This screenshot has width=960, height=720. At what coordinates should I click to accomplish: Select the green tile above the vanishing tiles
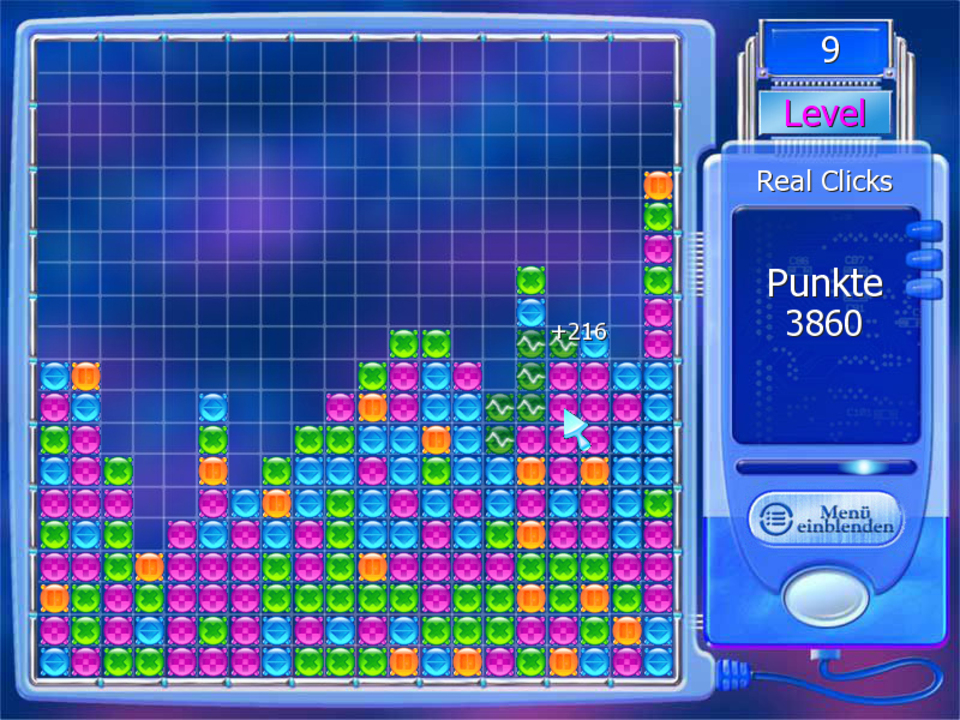tap(531, 280)
